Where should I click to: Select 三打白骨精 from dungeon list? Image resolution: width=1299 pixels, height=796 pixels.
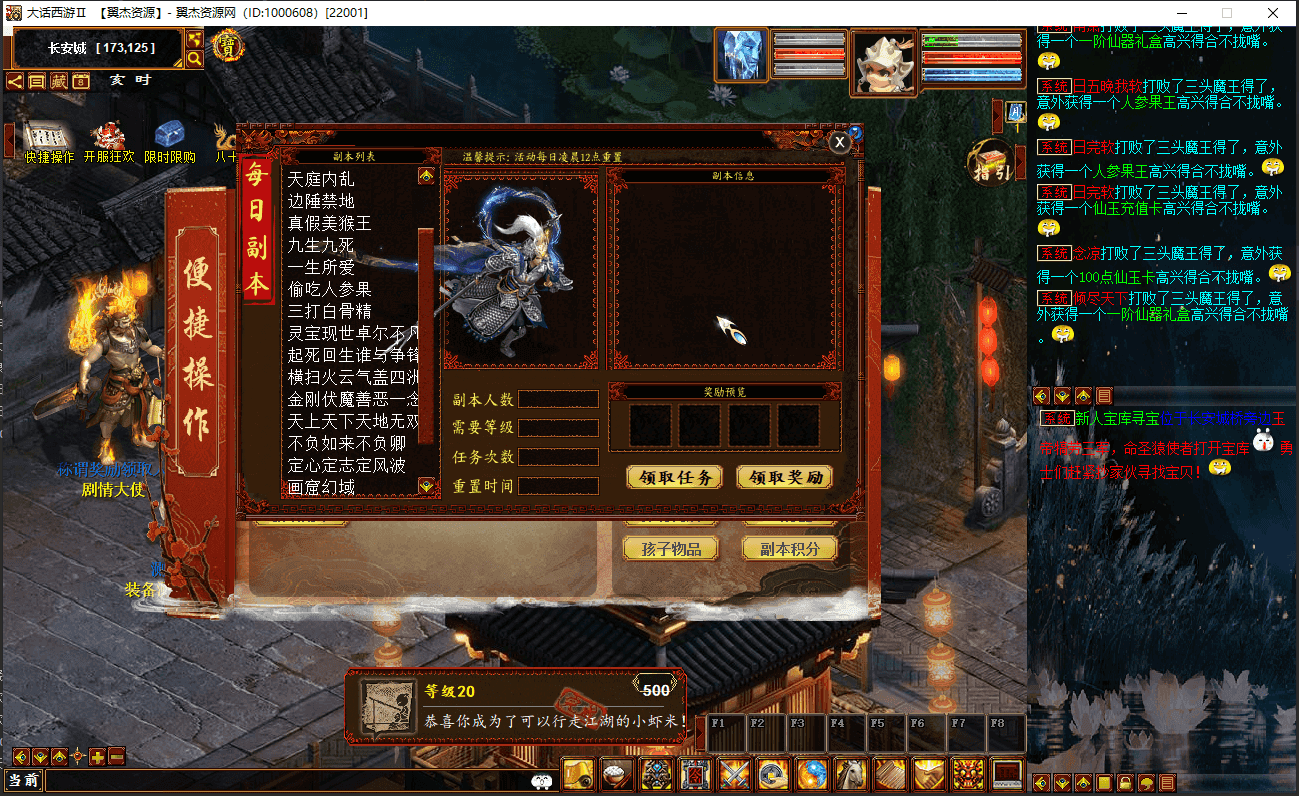[329, 311]
